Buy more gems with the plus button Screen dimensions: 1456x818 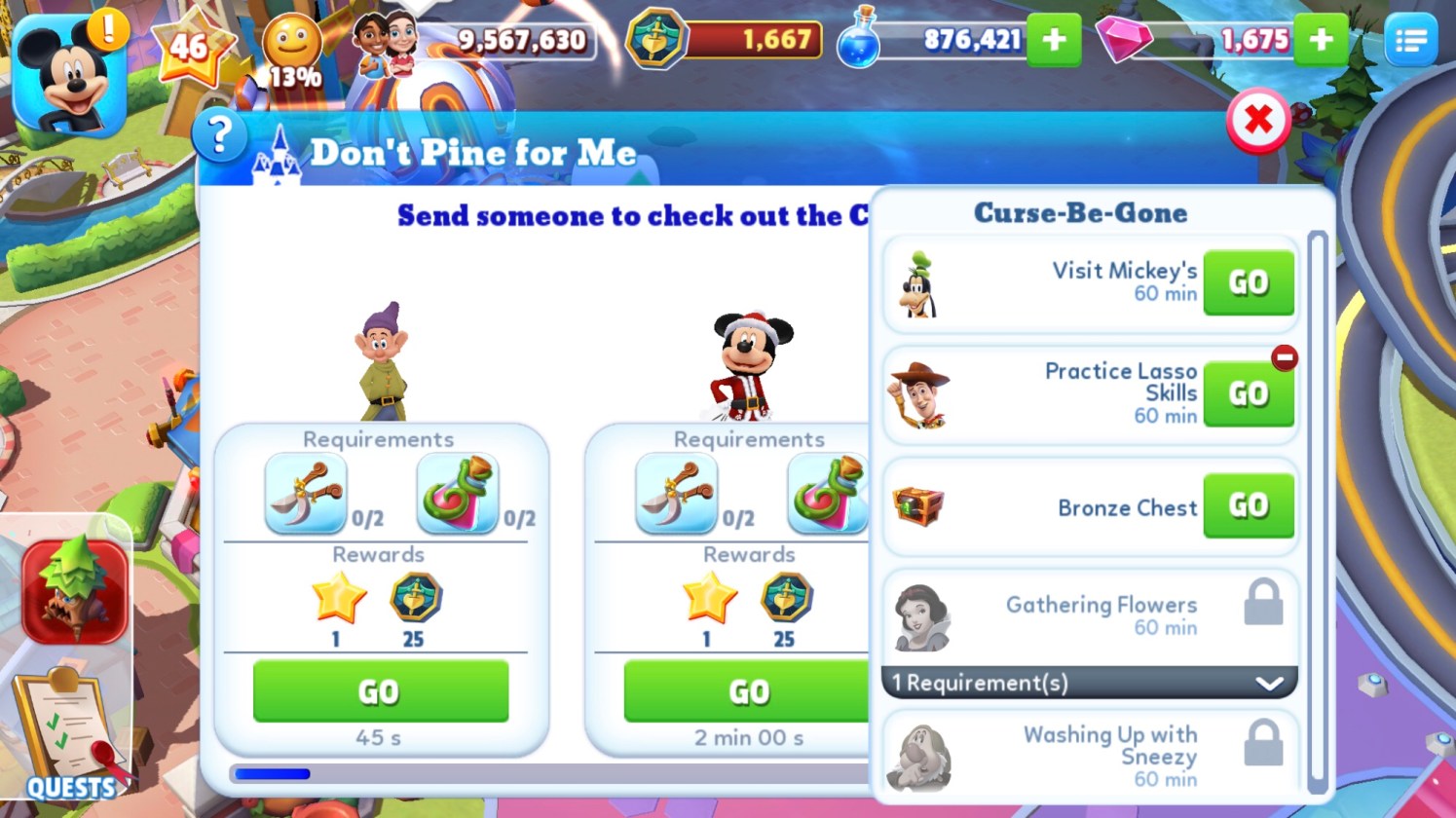(1321, 41)
